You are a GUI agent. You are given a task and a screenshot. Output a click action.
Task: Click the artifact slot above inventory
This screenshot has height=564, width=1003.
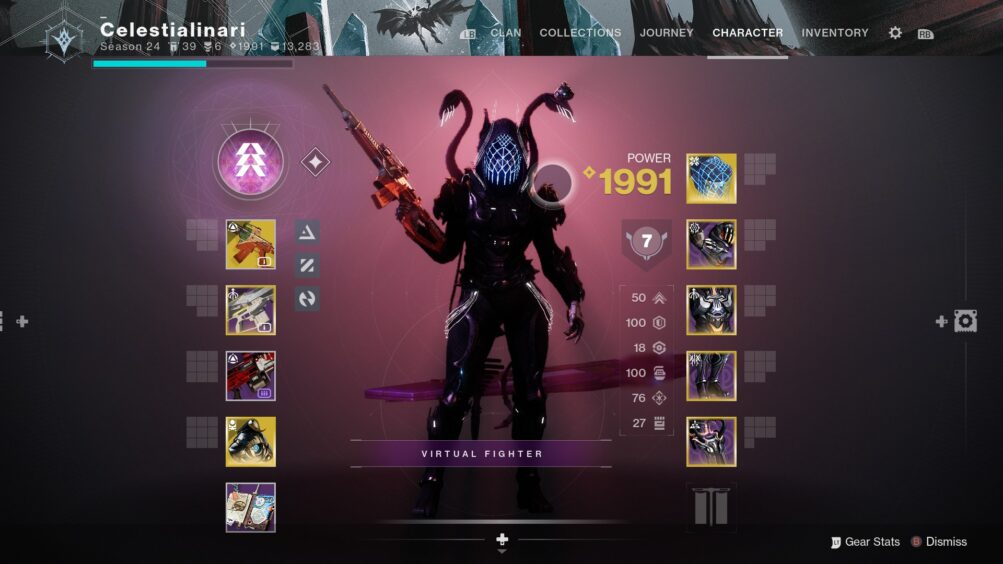point(250,507)
